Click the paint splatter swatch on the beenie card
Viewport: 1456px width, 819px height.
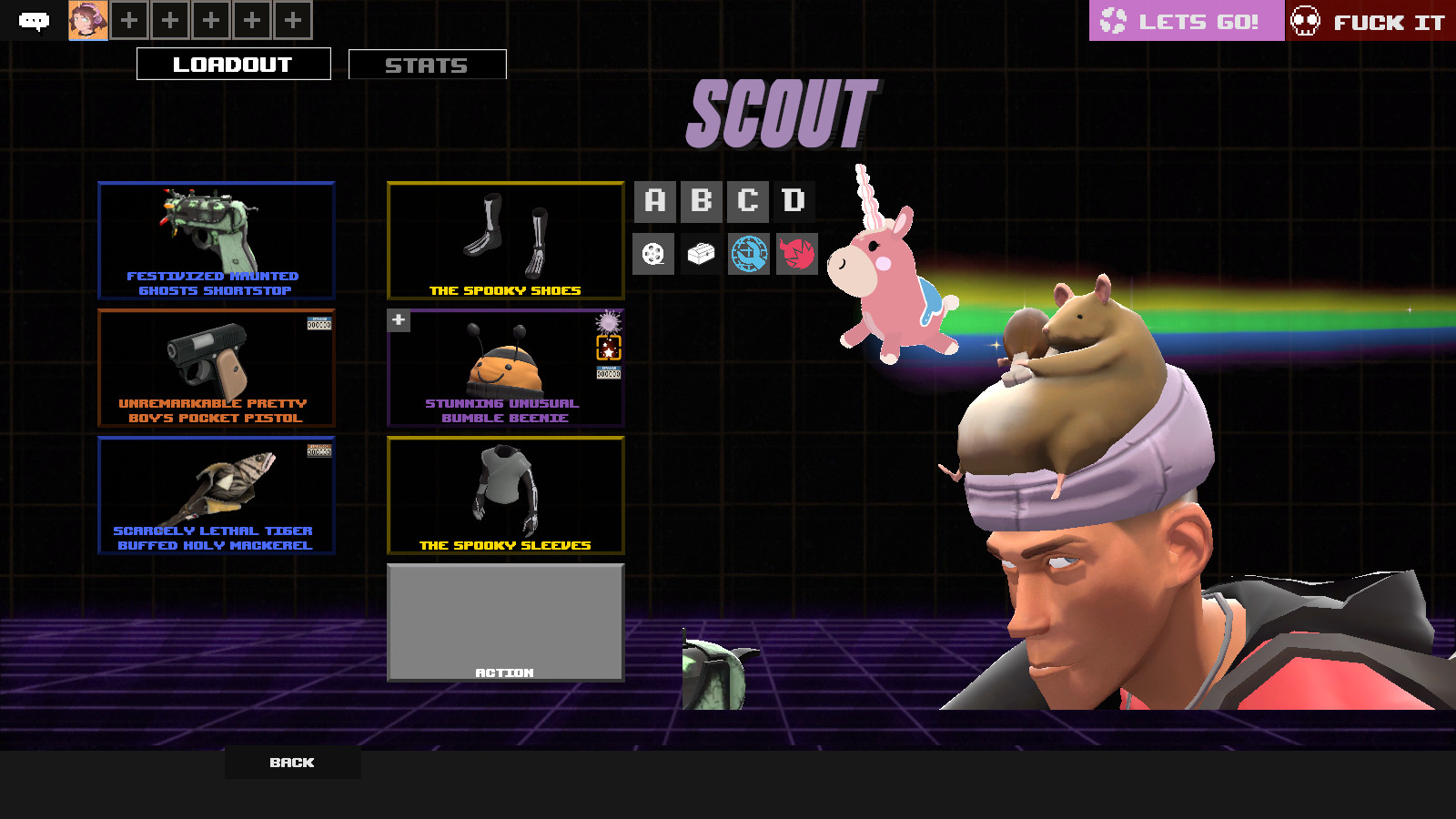click(608, 322)
